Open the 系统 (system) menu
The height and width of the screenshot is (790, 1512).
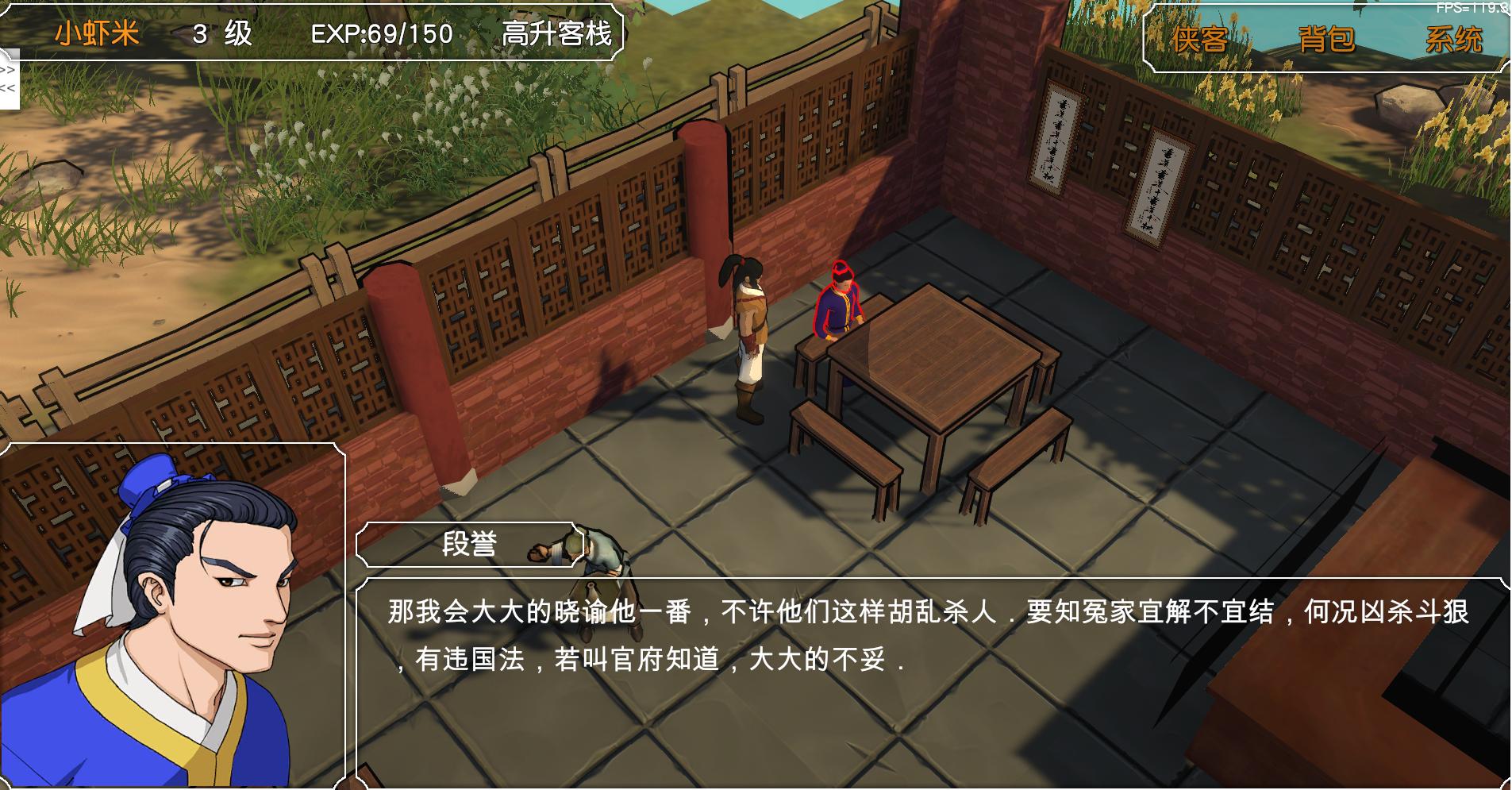coord(1456,36)
